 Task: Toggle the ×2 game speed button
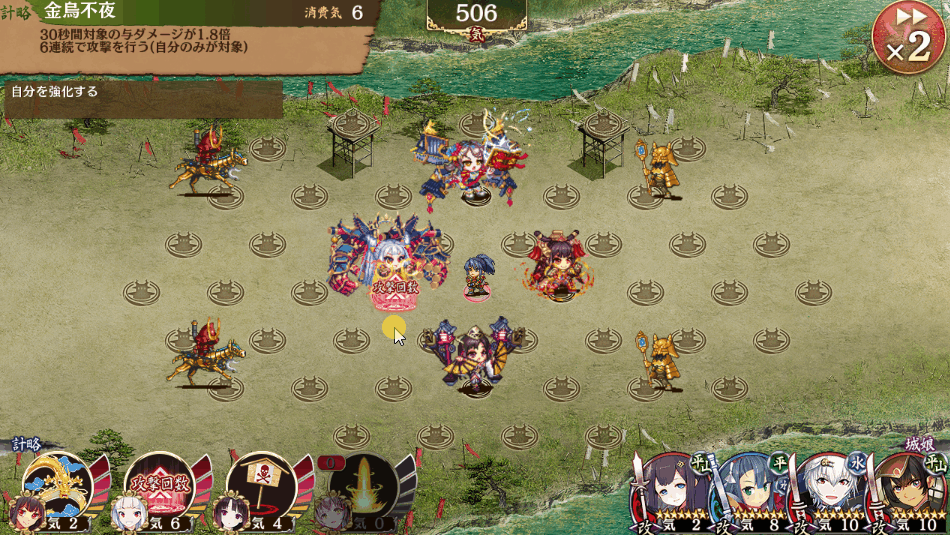[x=909, y=40]
